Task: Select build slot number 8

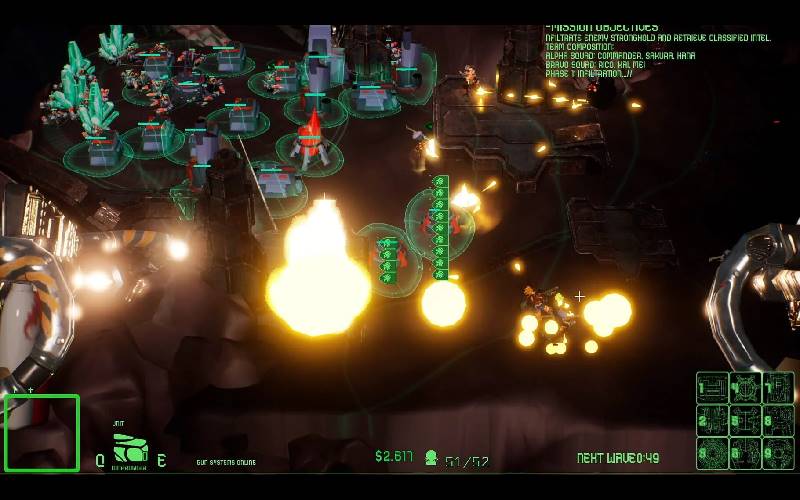Action: [778, 420]
